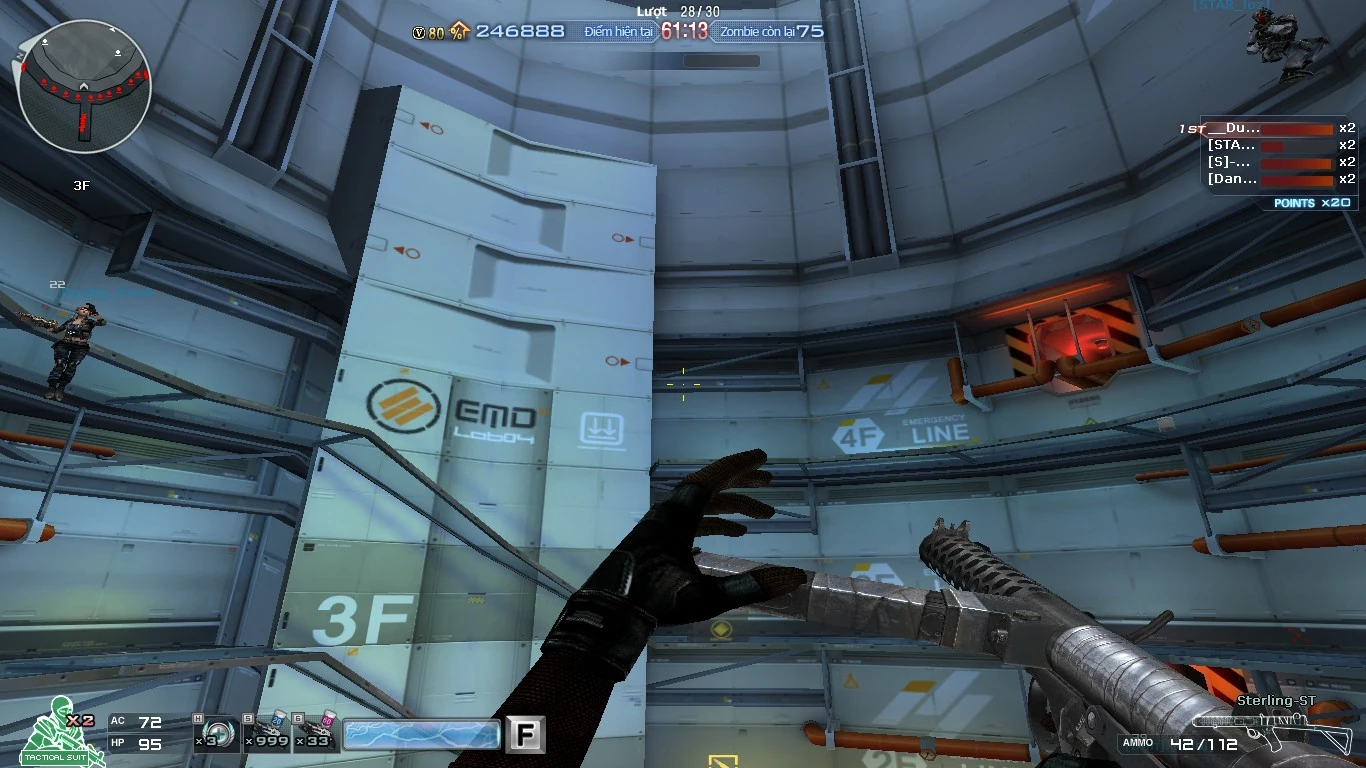The width and height of the screenshot is (1366, 768).
Task: Toggle the [STA...] player health bar entry
Action: pyautogui.click(x=1270, y=144)
